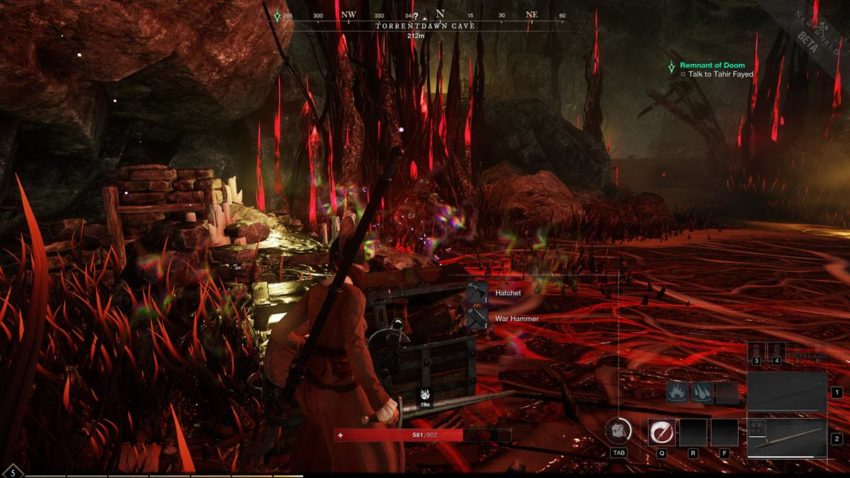Select the weapon in slot 2
The image size is (850, 478).
click(x=787, y=437)
